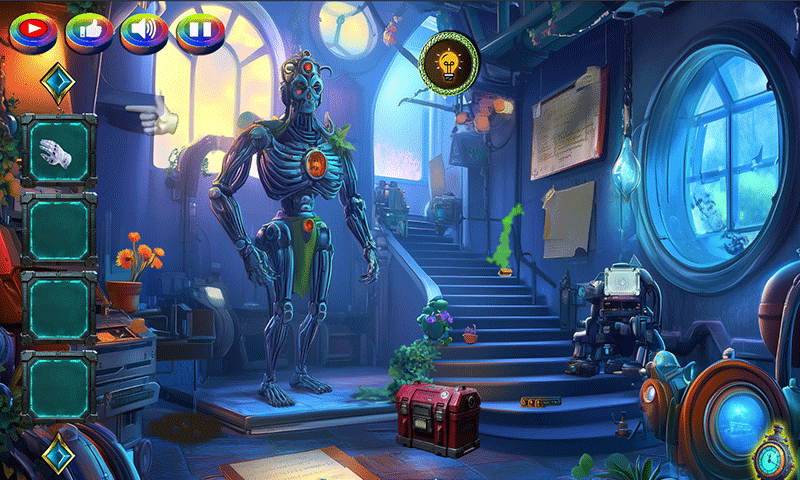
Task: Click the upper diamond inventory arrow
Action: (x=58, y=83)
